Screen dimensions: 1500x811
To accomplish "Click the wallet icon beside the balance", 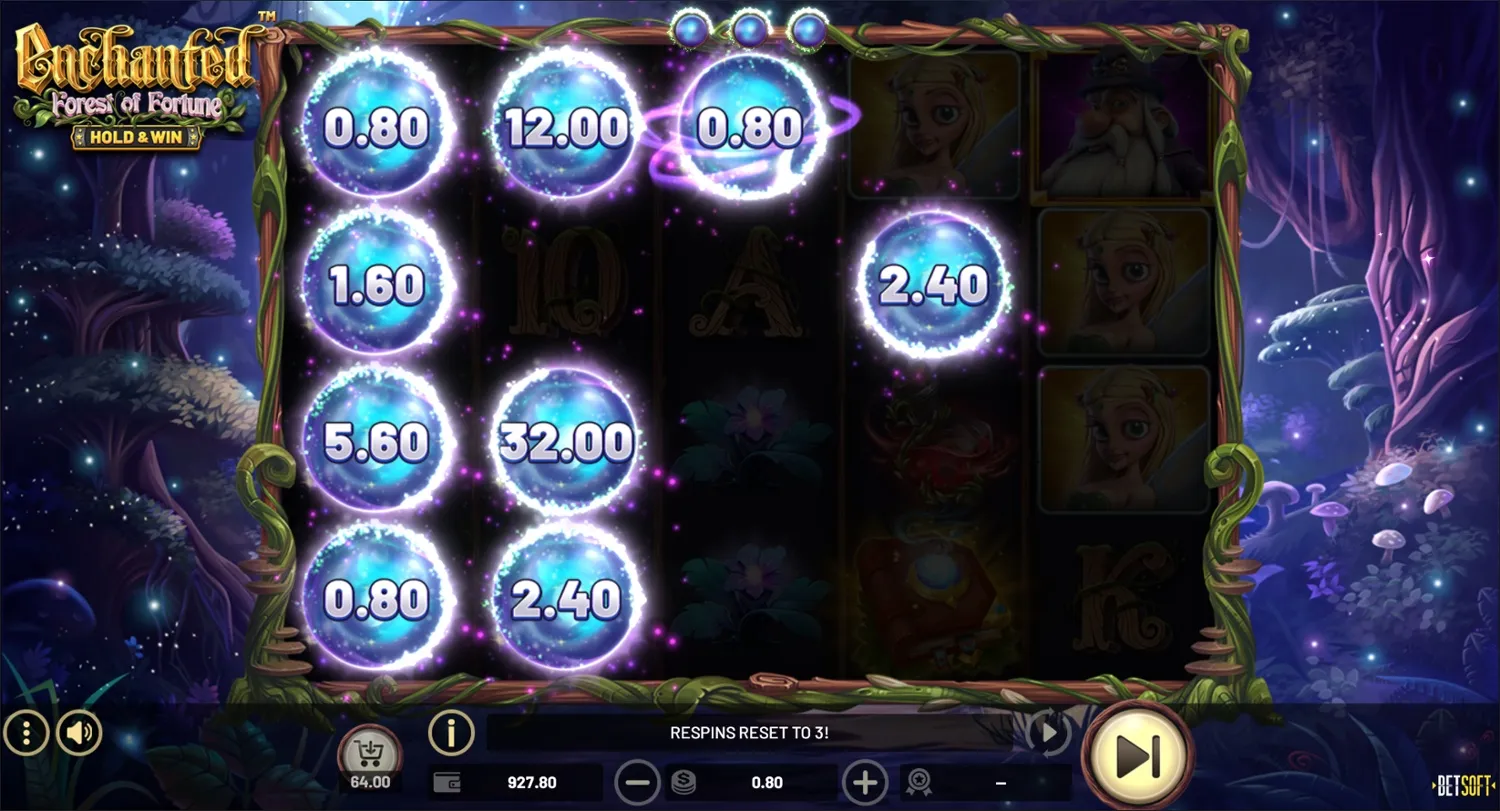I will tap(449, 783).
